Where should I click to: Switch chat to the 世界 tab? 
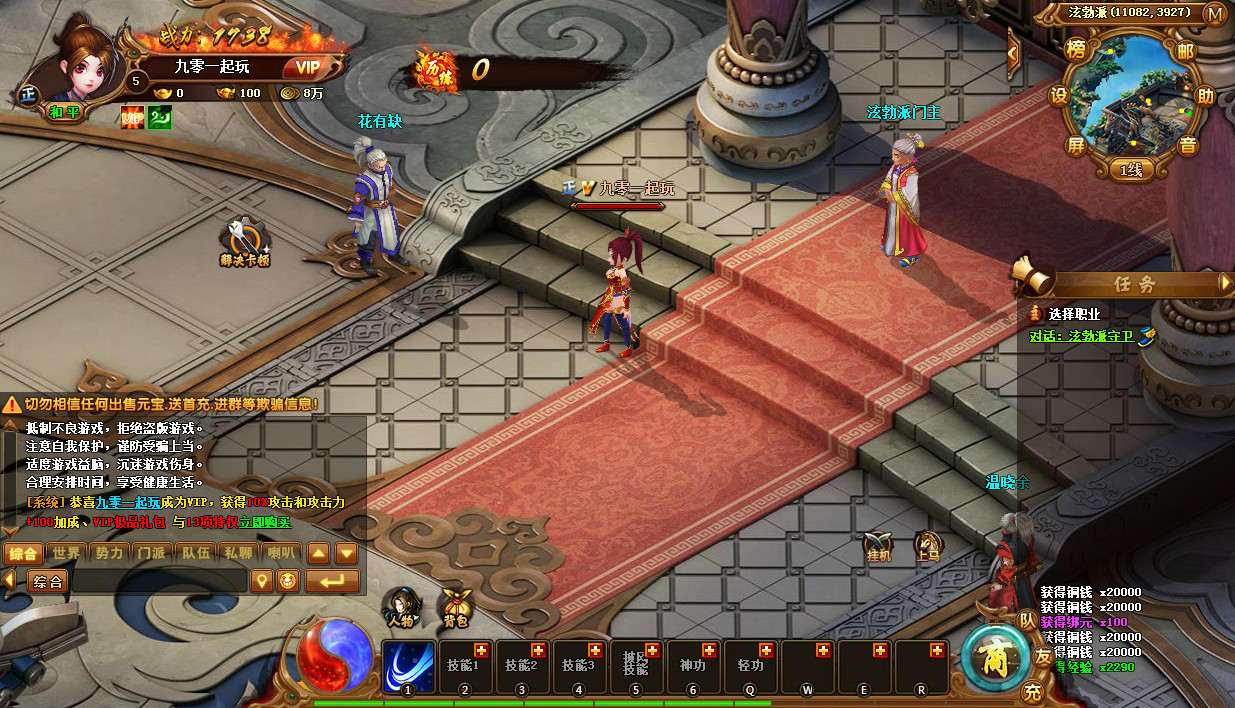tap(67, 553)
